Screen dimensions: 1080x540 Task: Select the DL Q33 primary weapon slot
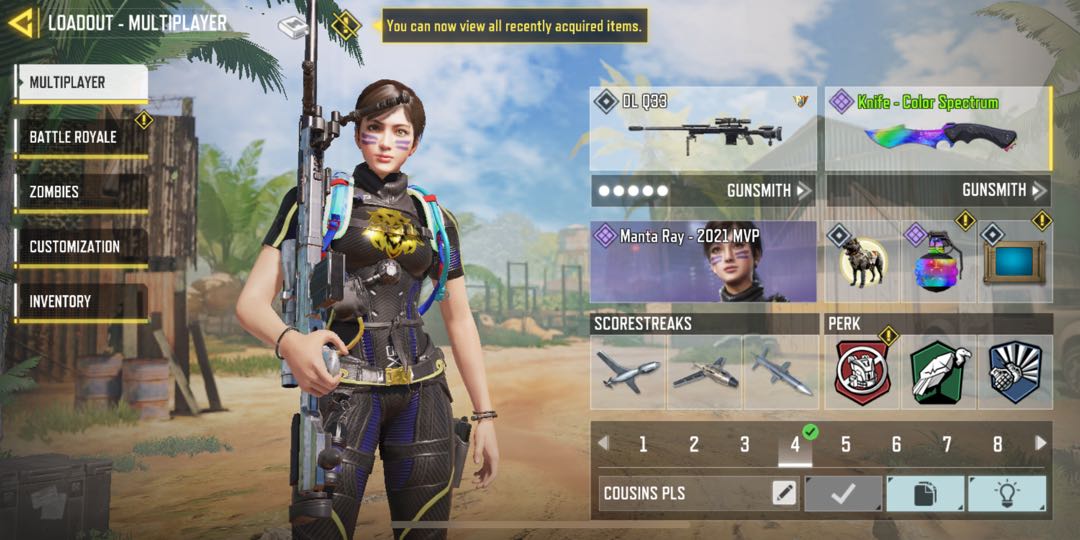pyautogui.click(x=703, y=129)
